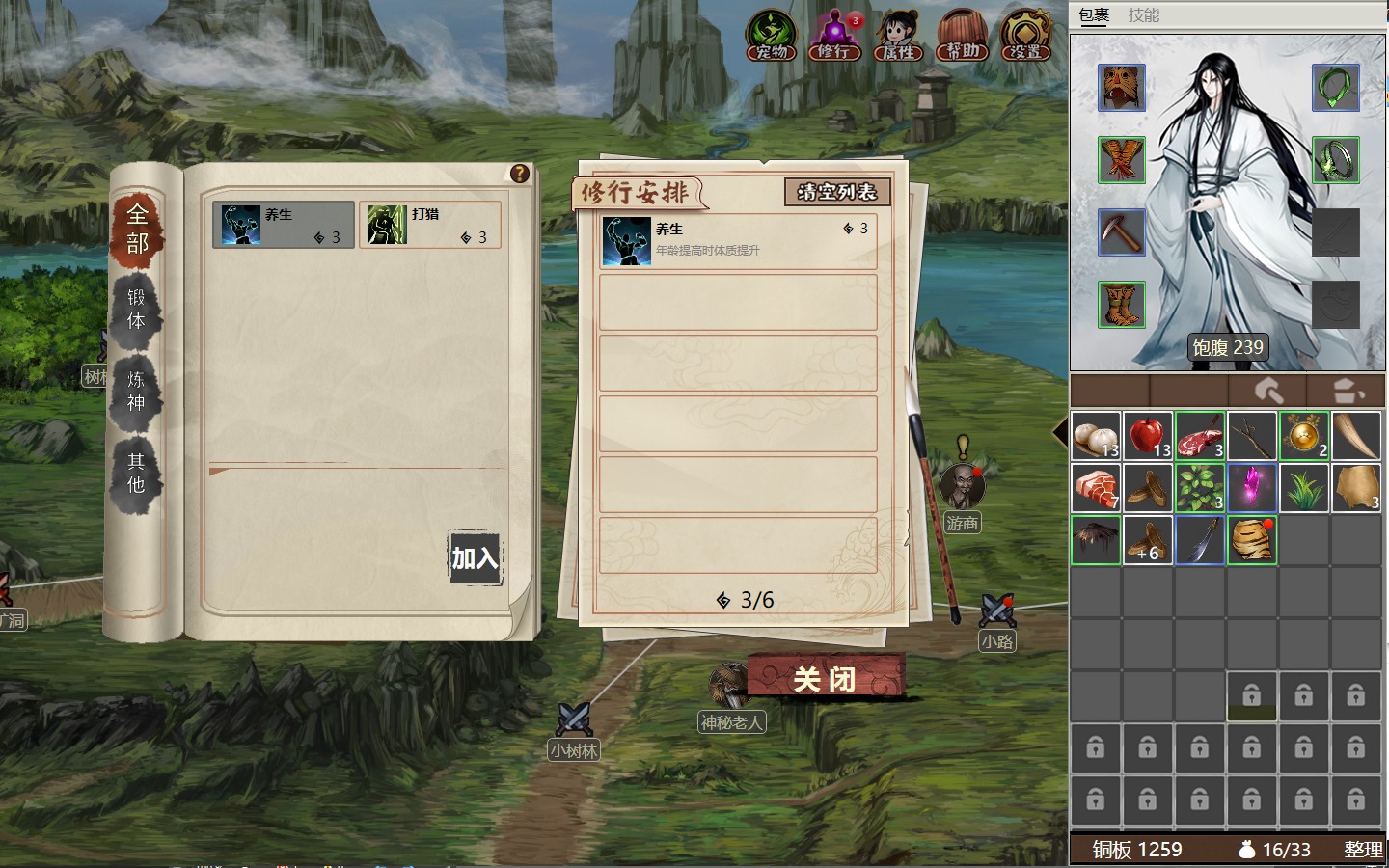Click 整理 to sort the inventory
Screen dimensions: 1389x868
(1363, 850)
